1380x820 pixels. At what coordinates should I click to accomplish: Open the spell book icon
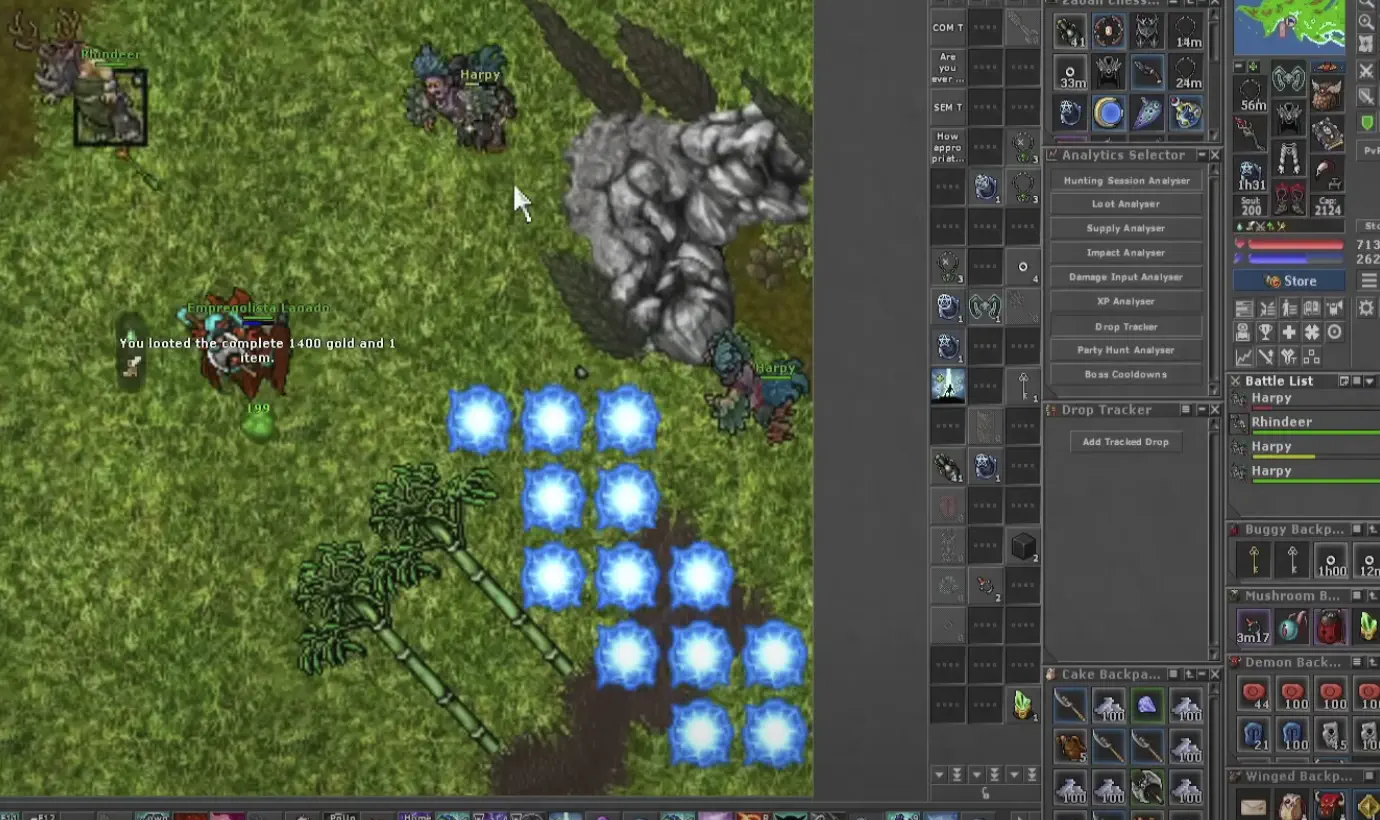point(1312,306)
